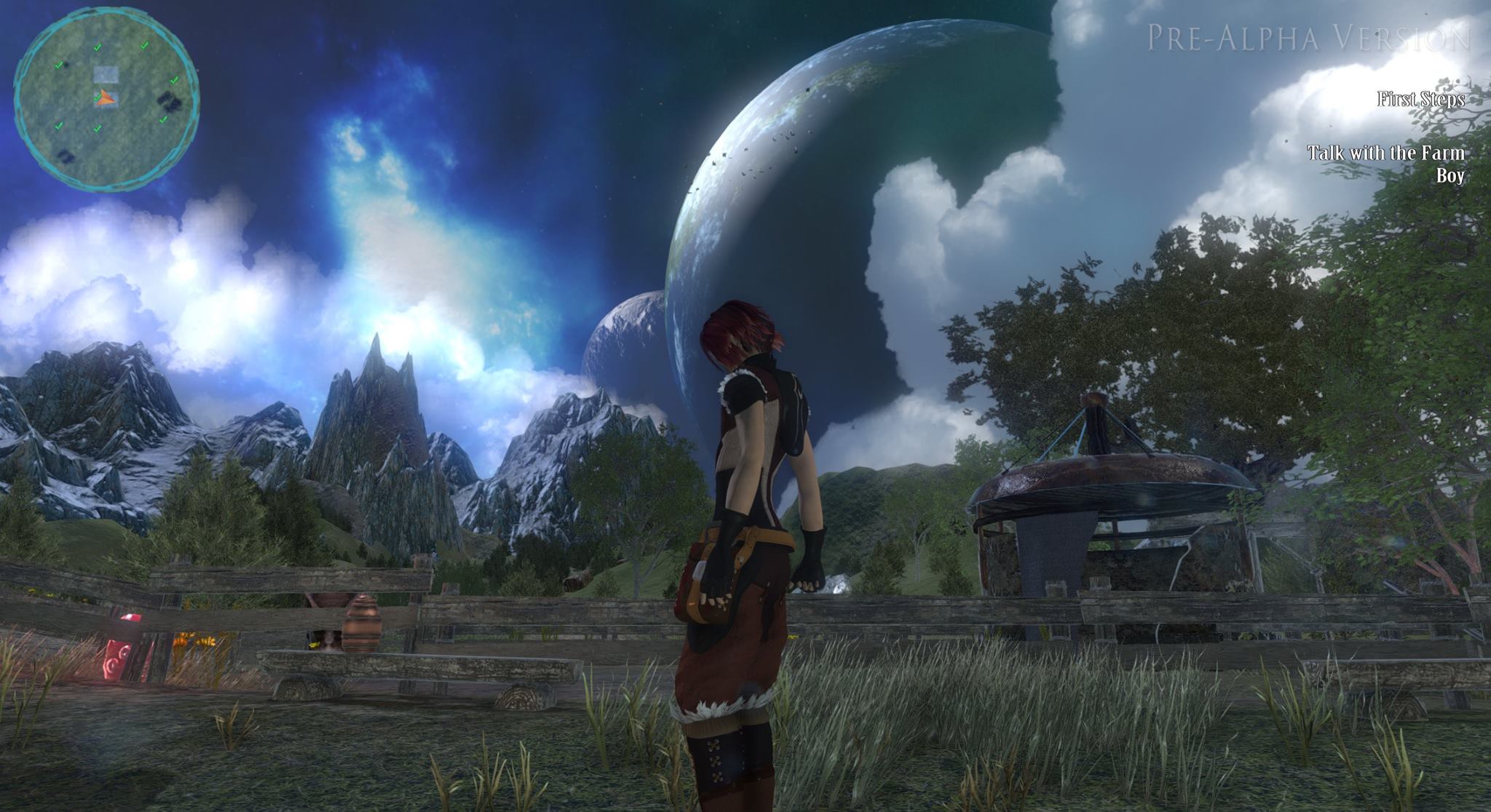This screenshot has width=1491, height=812.
Task: Select the green checkmark at minimap lower-left
Action: [59, 126]
